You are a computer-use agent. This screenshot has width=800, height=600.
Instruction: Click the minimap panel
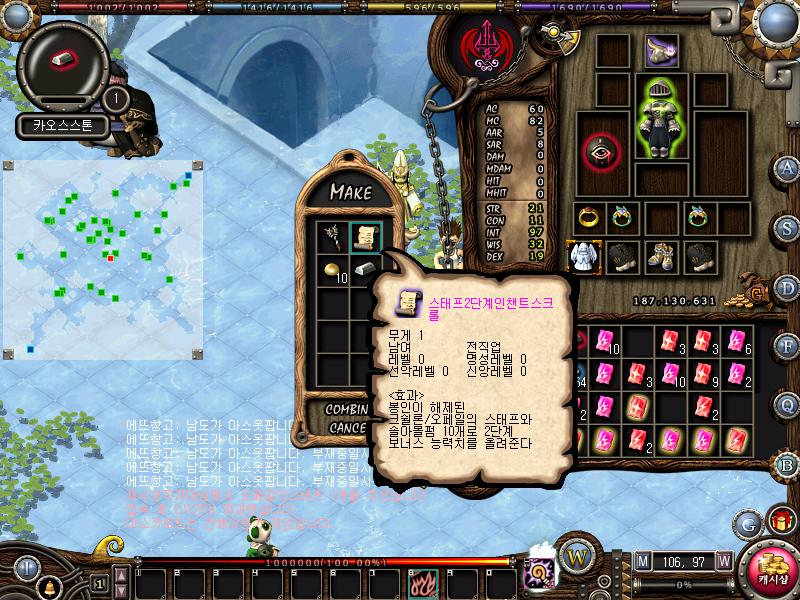click(x=104, y=257)
